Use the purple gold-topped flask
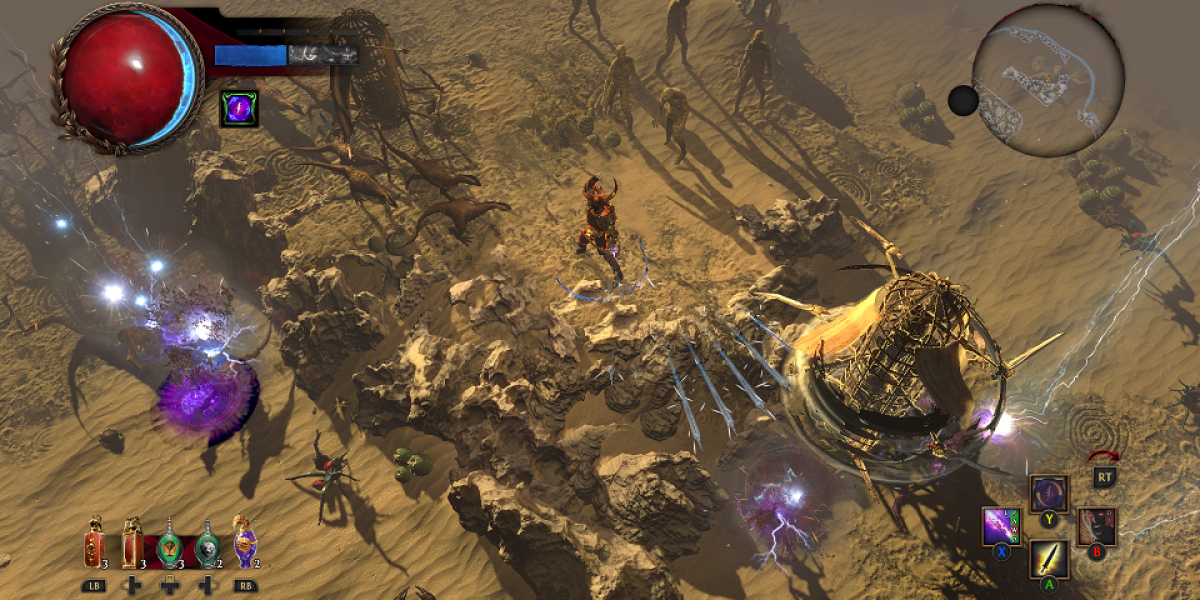Viewport: 1200px width, 600px height. click(244, 546)
